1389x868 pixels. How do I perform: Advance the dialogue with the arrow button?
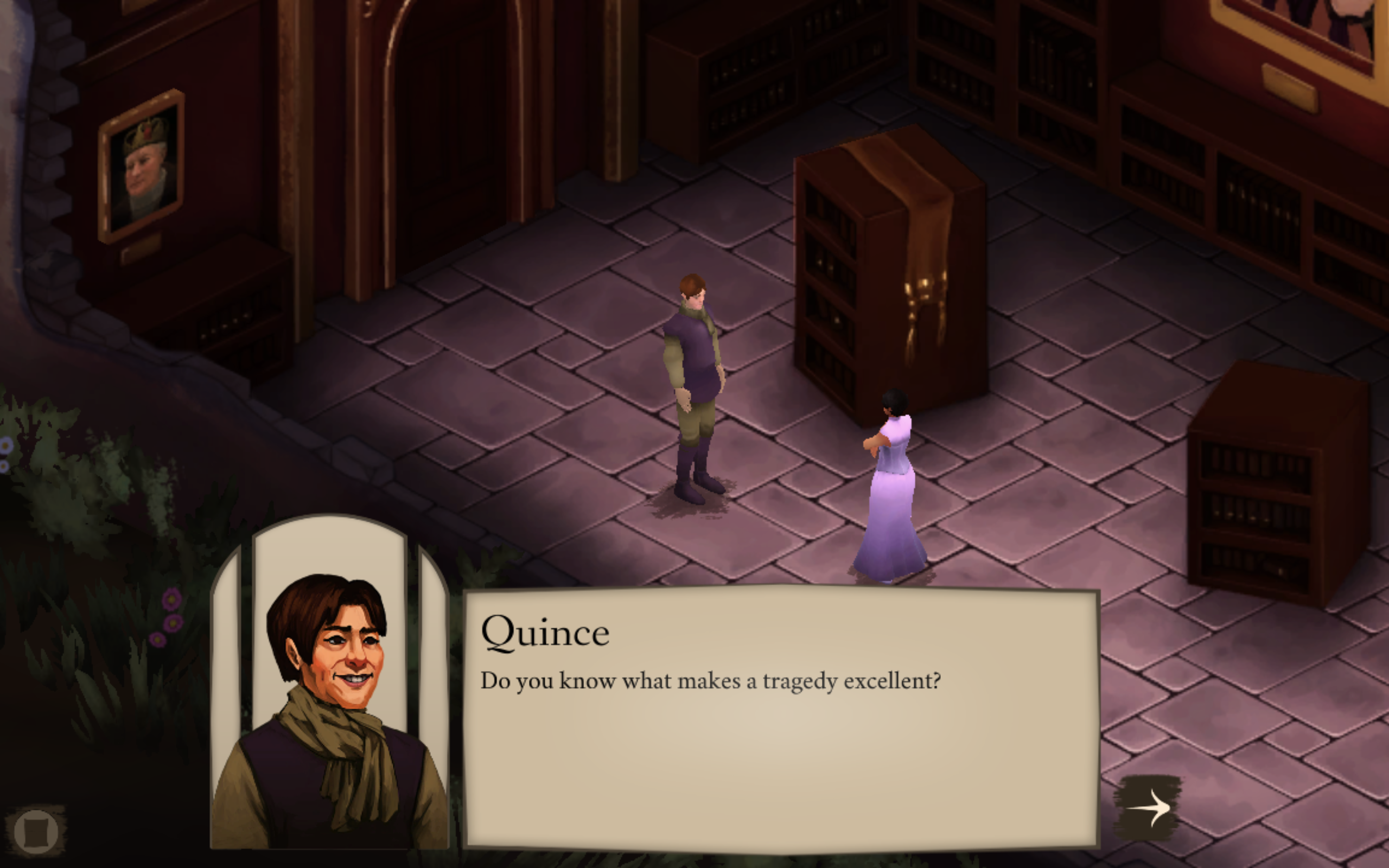pos(1148,808)
